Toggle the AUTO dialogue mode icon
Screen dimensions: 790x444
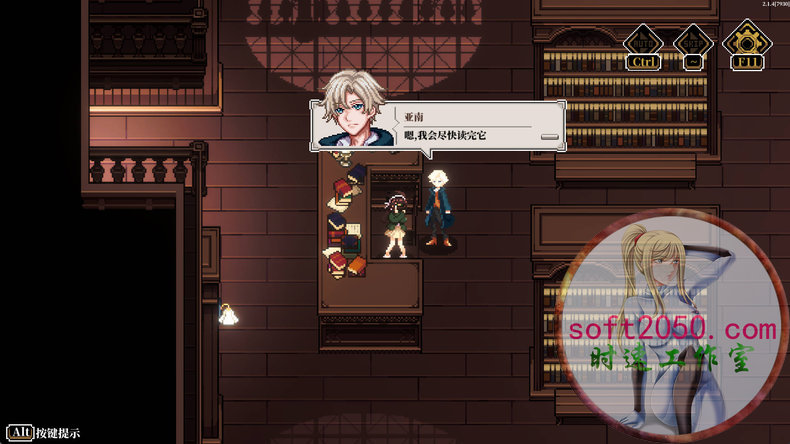click(x=641, y=42)
